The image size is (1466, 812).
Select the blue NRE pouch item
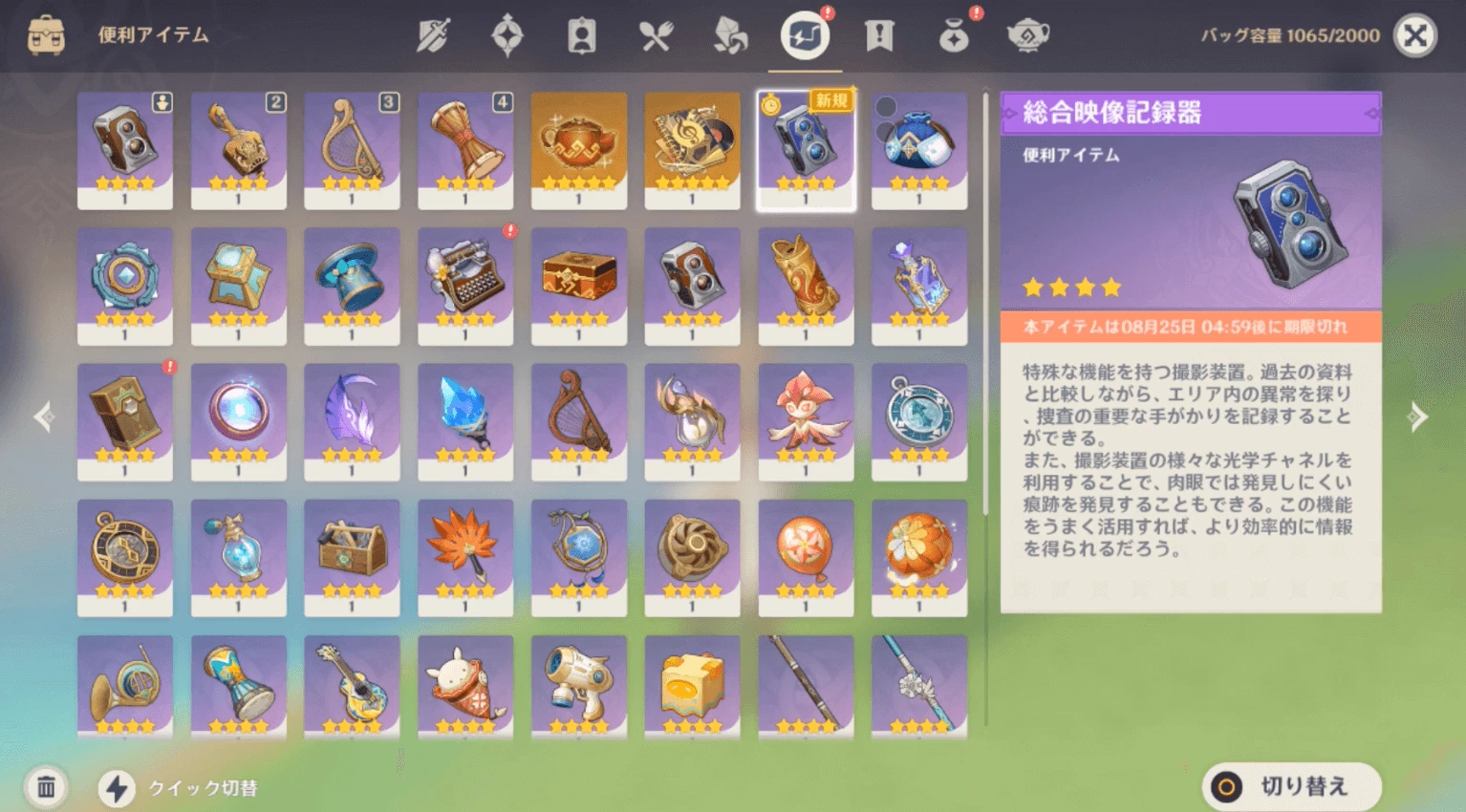pos(918,150)
